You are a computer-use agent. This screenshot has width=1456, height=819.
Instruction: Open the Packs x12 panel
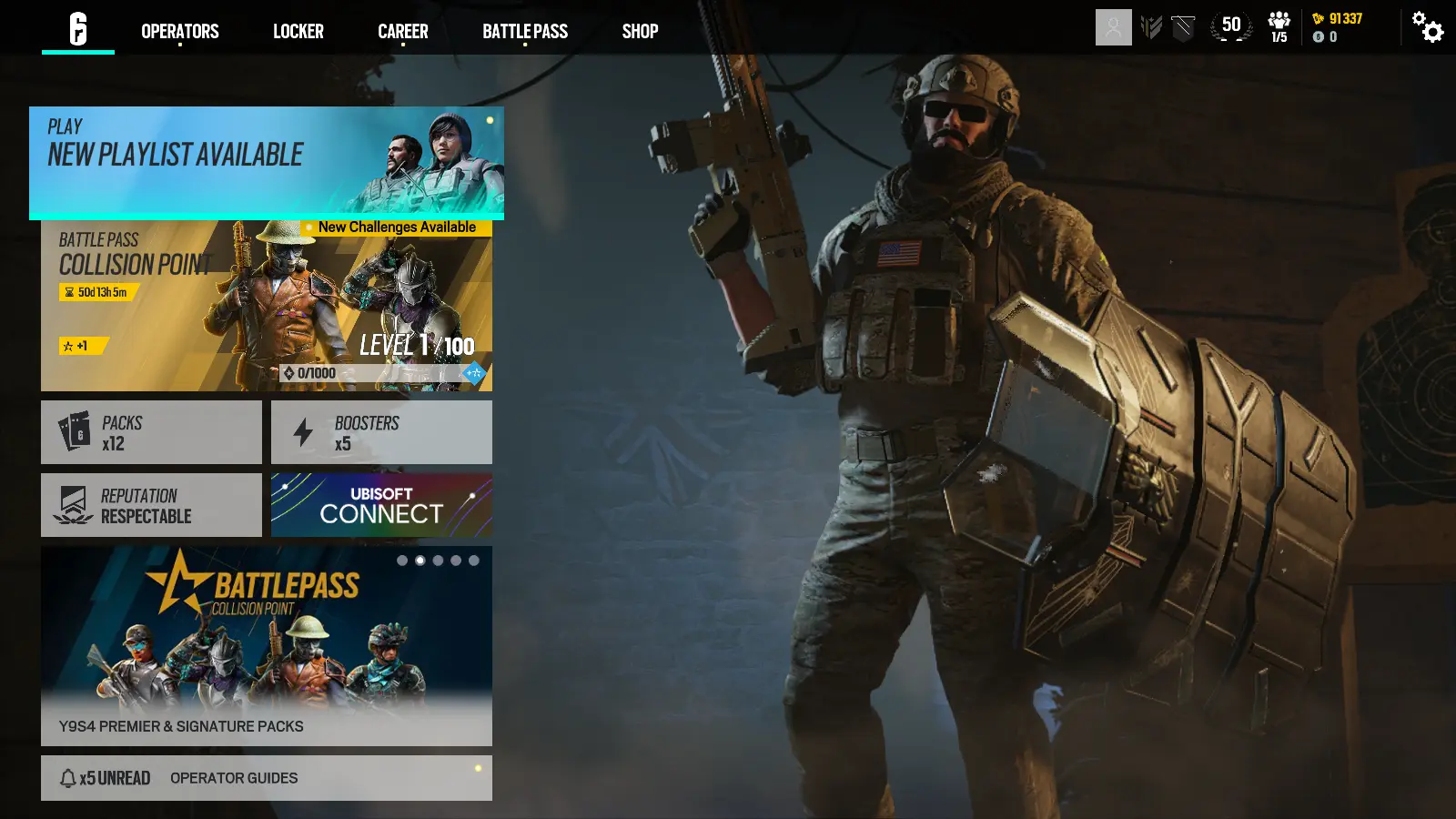coord(151,431)
